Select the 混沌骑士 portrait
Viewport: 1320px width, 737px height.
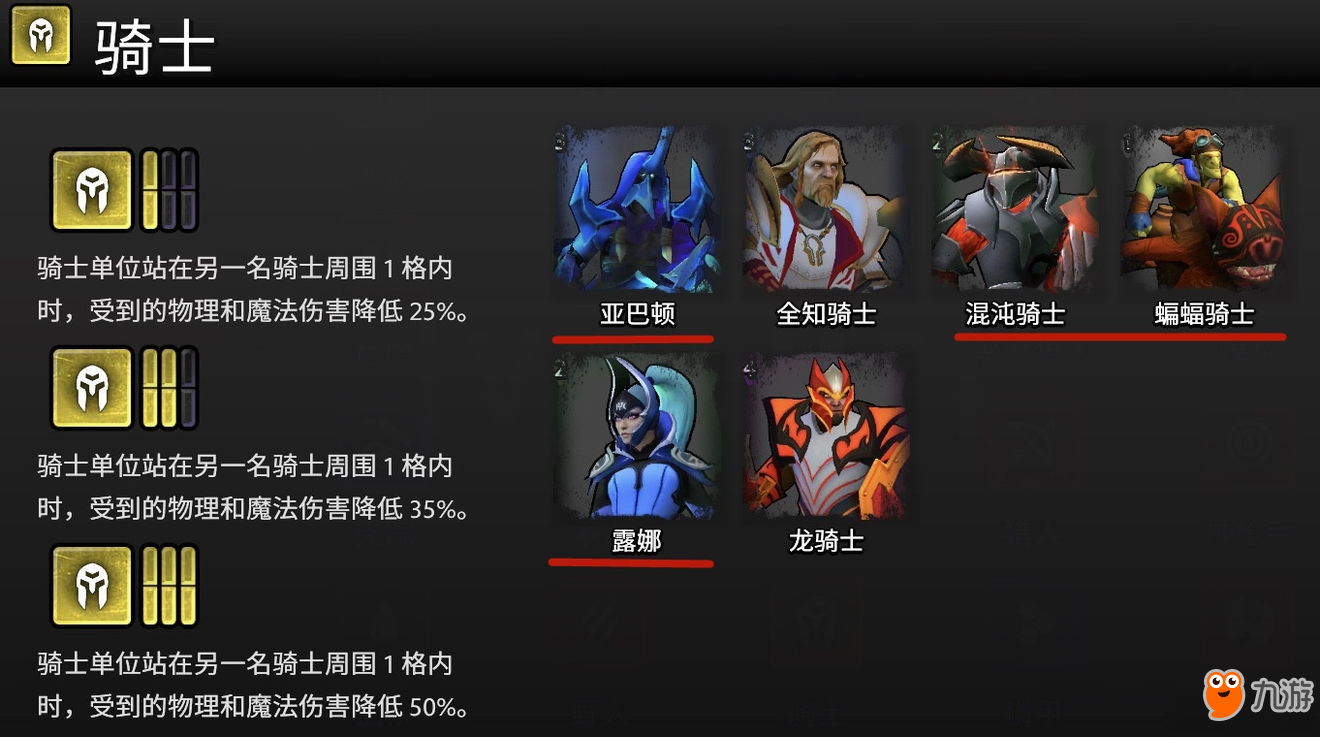pos(1013,210)
